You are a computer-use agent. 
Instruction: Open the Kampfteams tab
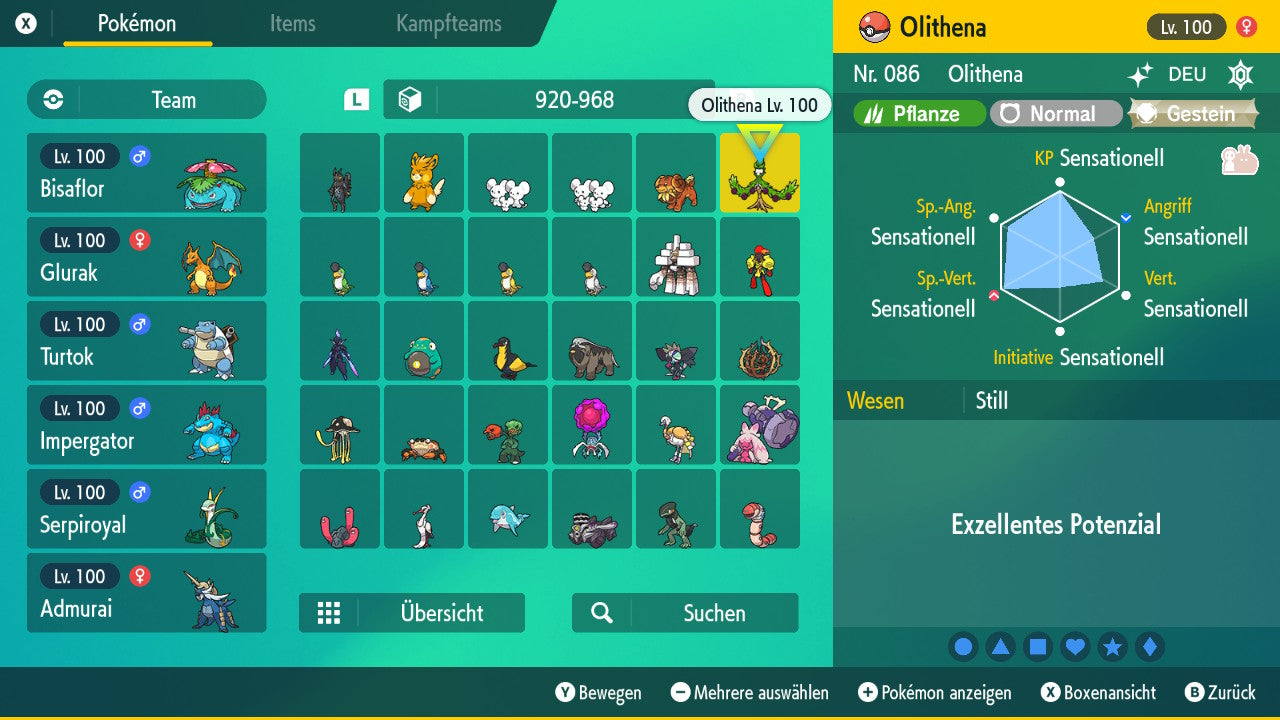point(448,24)
